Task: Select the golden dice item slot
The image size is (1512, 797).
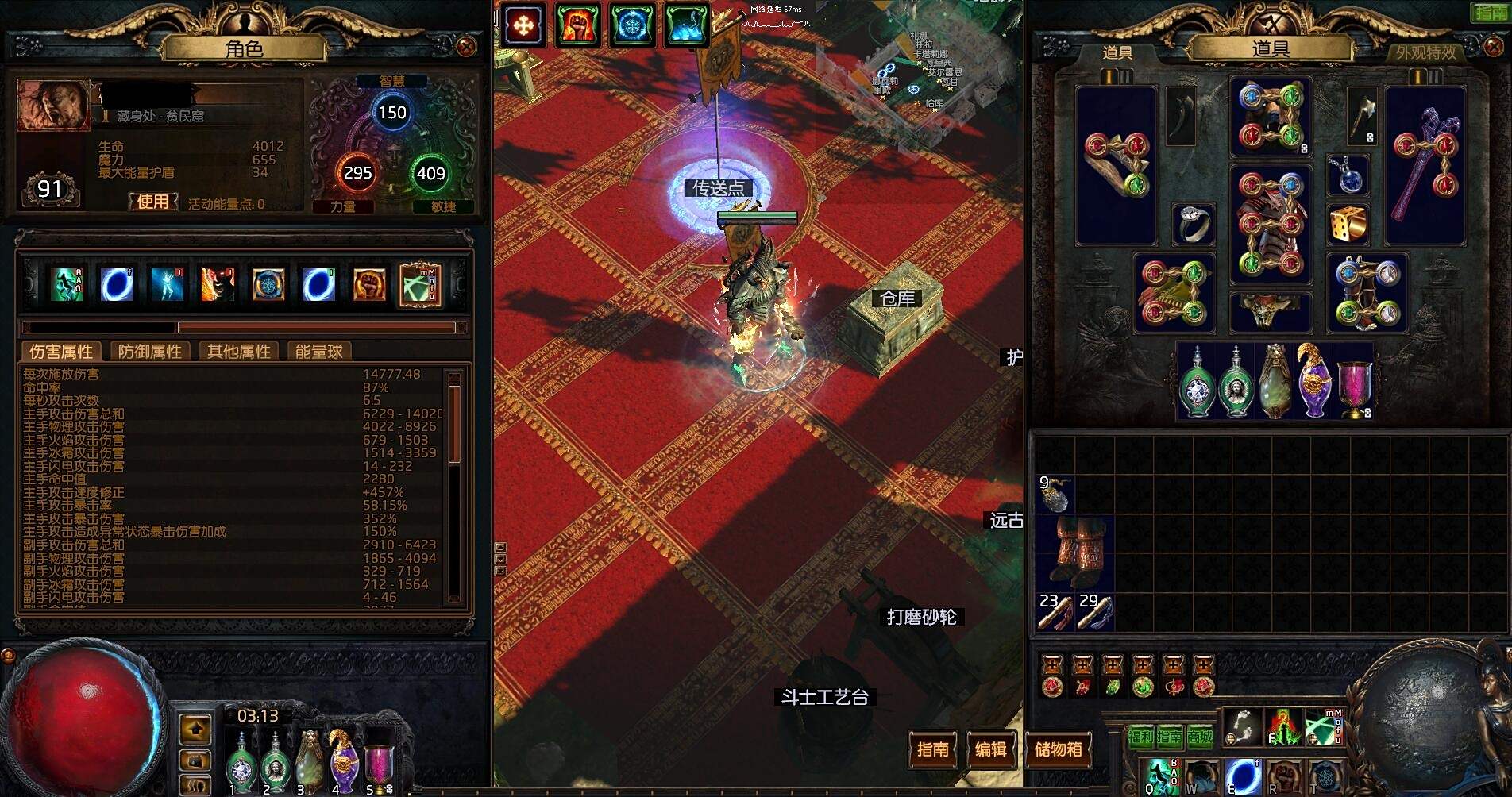Action: [x=1348, y=225]
